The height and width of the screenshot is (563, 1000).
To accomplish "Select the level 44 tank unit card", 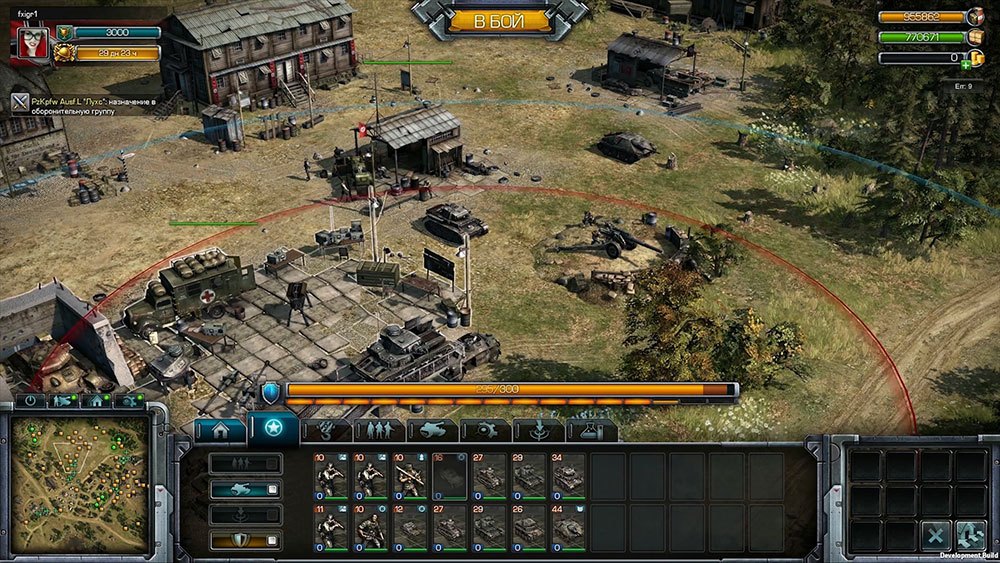I will 569,526.
